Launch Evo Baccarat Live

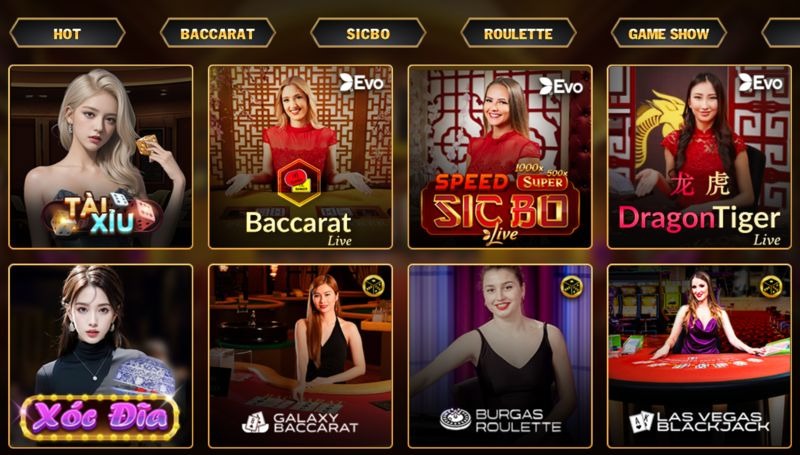(x=300, y=157)
